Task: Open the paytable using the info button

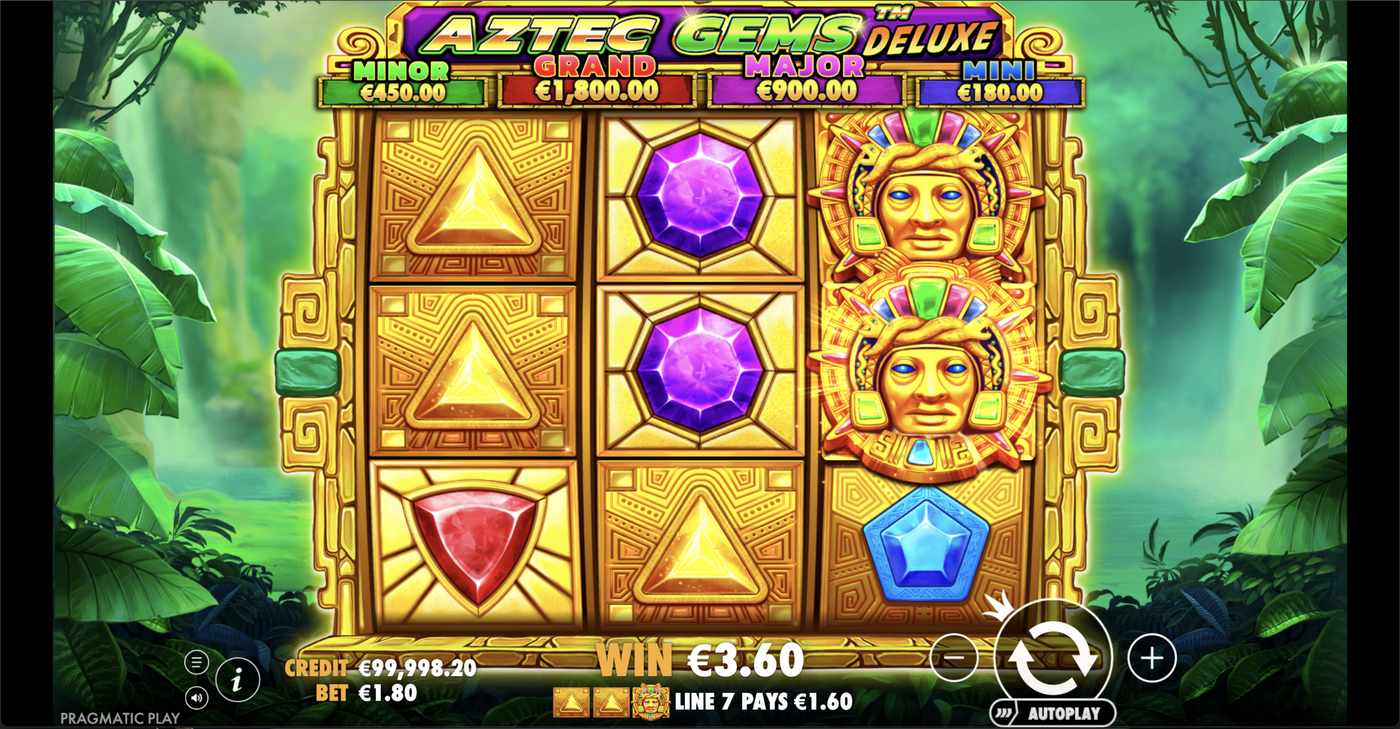Action: tap(236, 678)
